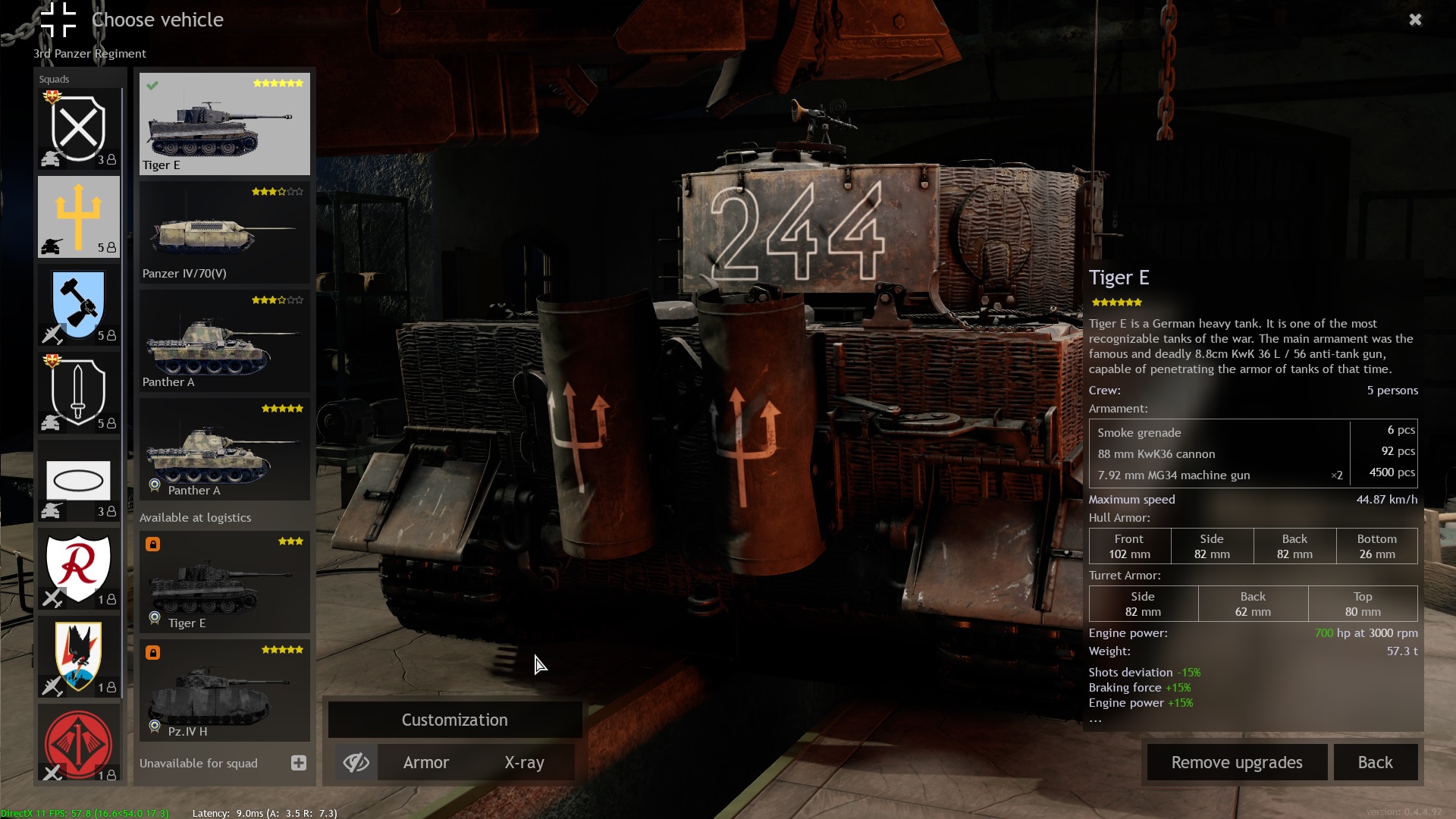1456x819 pixels.
Task: Select the black eagle emblem squad
Action: pyautogui.click(x=79, y=657)
